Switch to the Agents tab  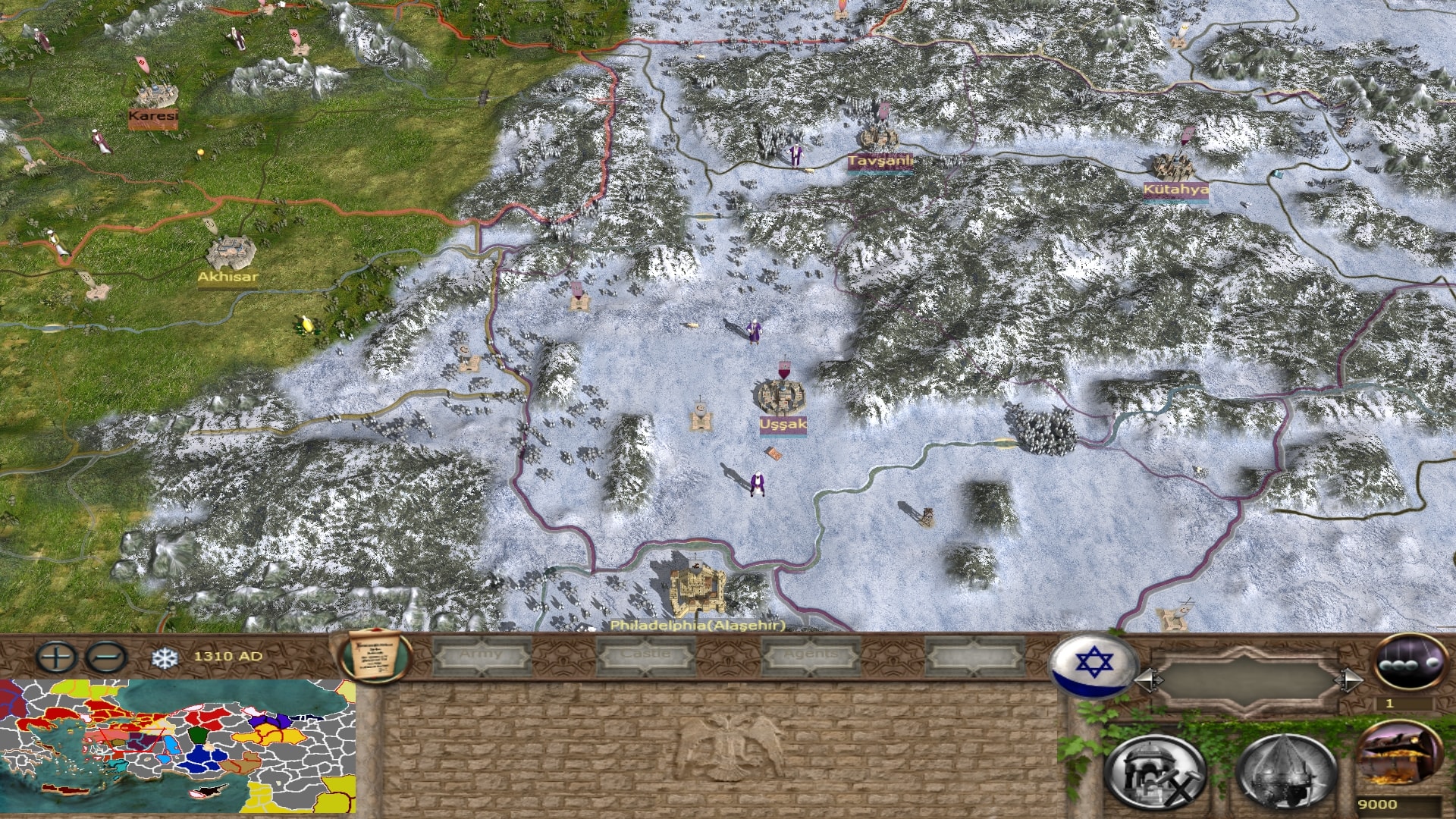pos(810,655)
